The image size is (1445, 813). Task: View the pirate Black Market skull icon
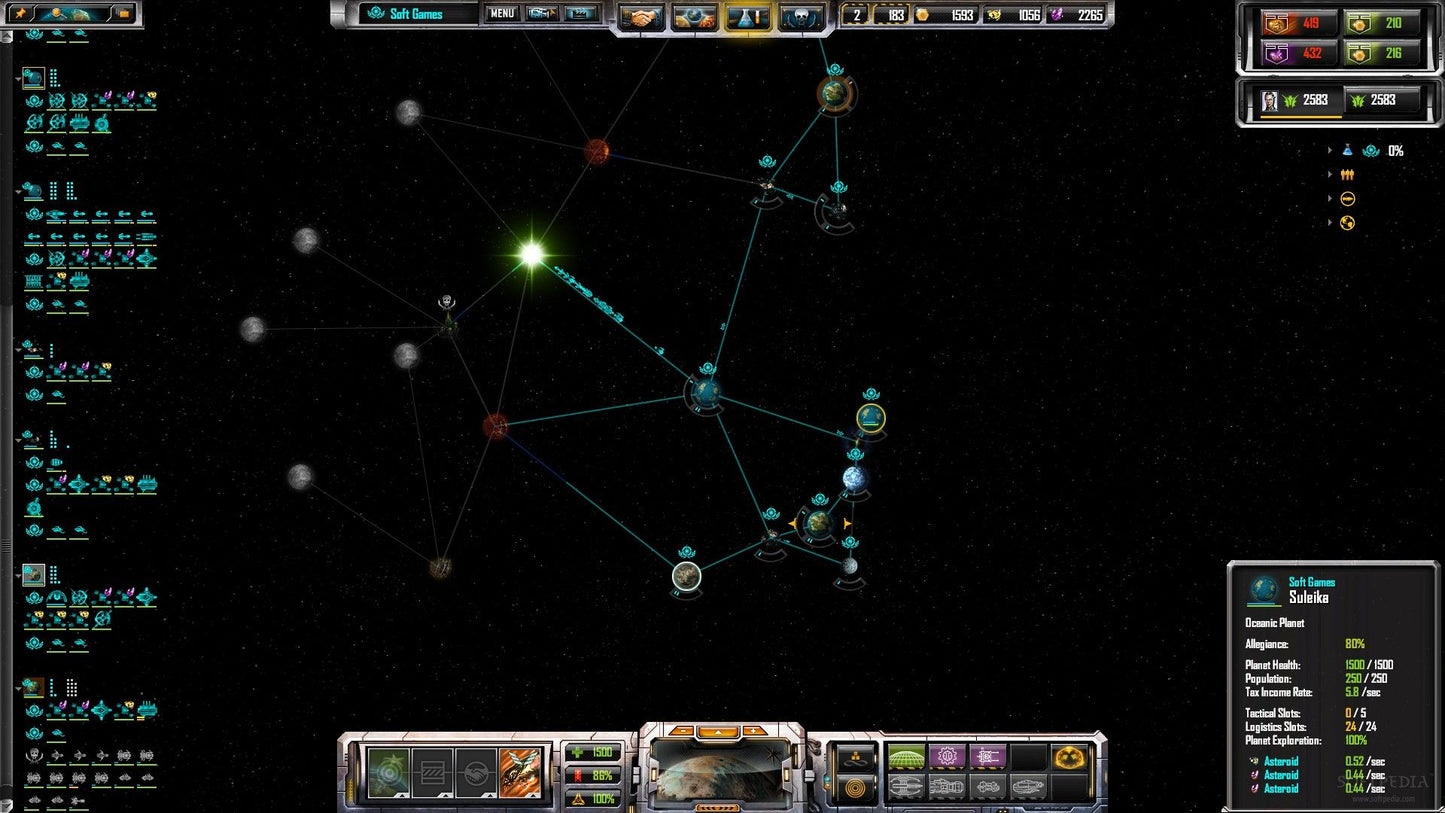pos(801,15)
